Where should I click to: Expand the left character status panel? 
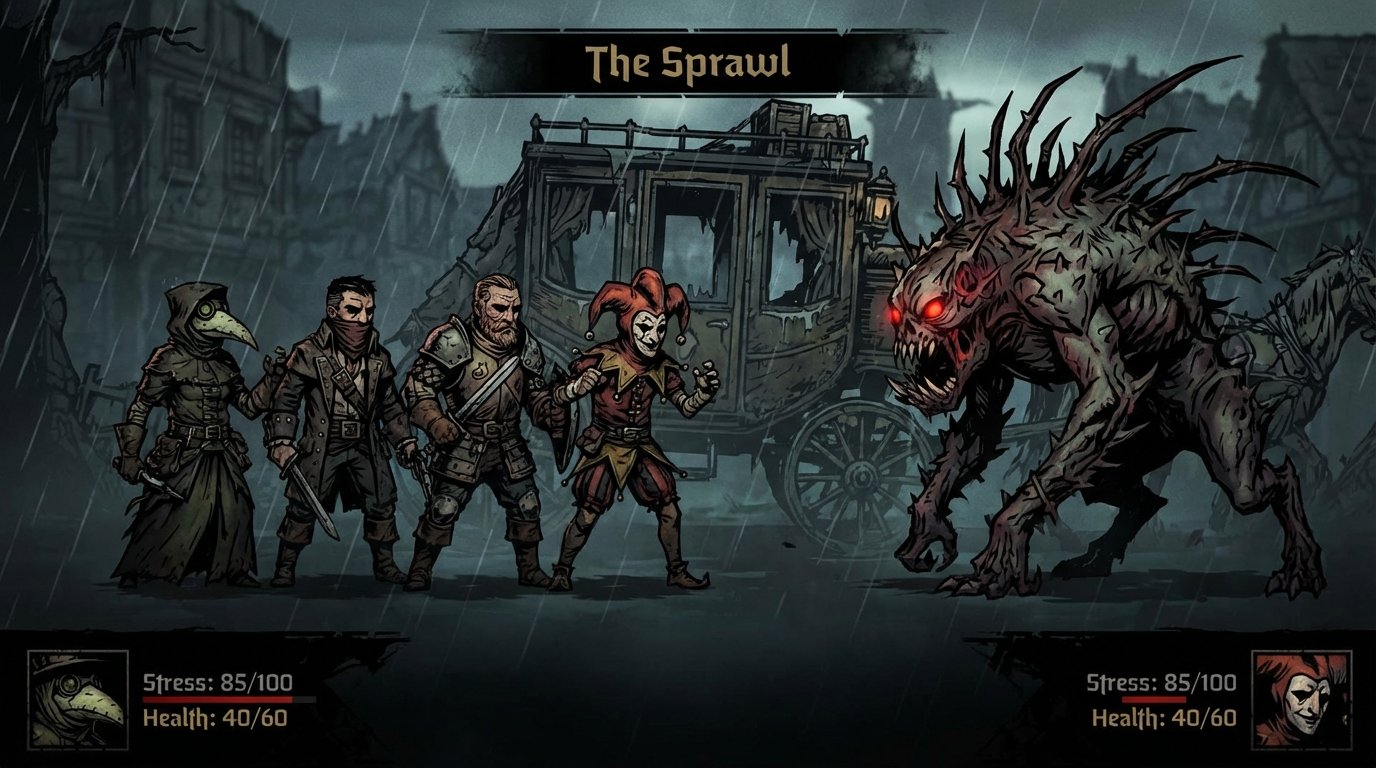pos(160,700)
